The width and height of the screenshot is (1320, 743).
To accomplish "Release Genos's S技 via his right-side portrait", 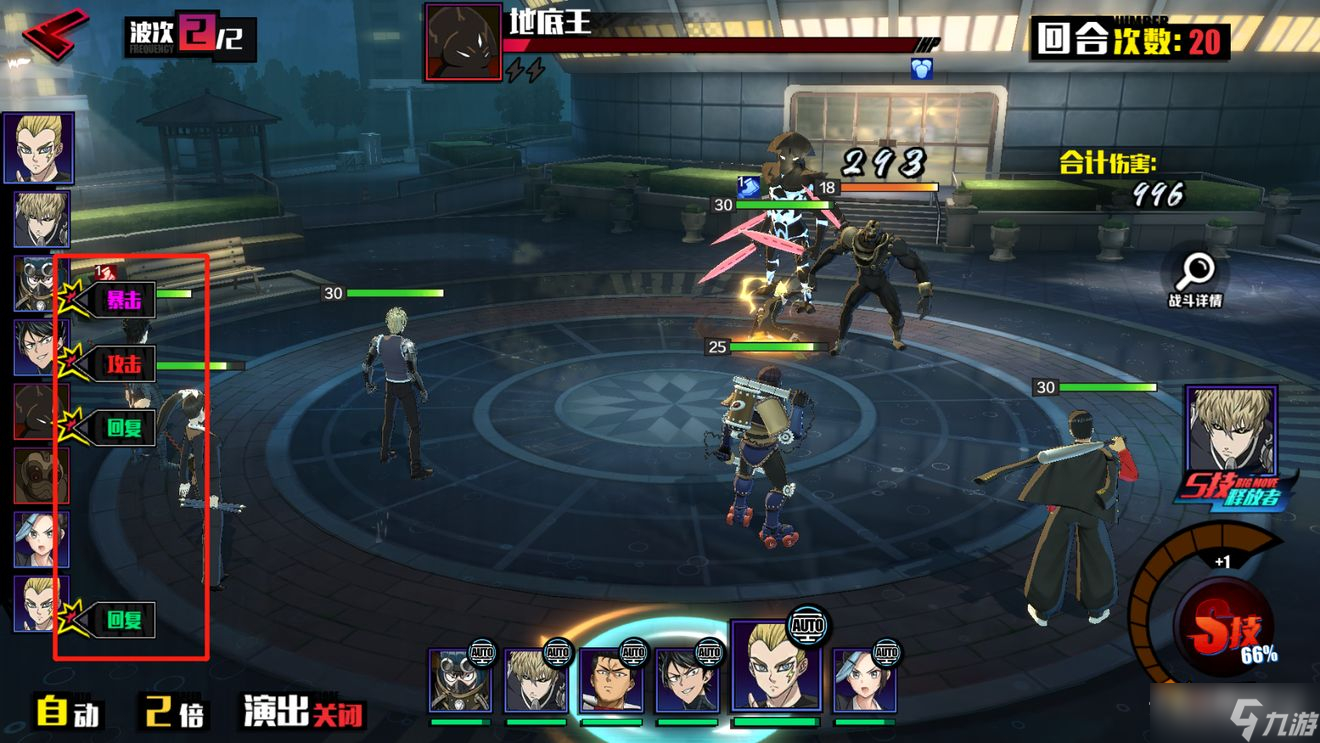I will (x=1230, y=432).
